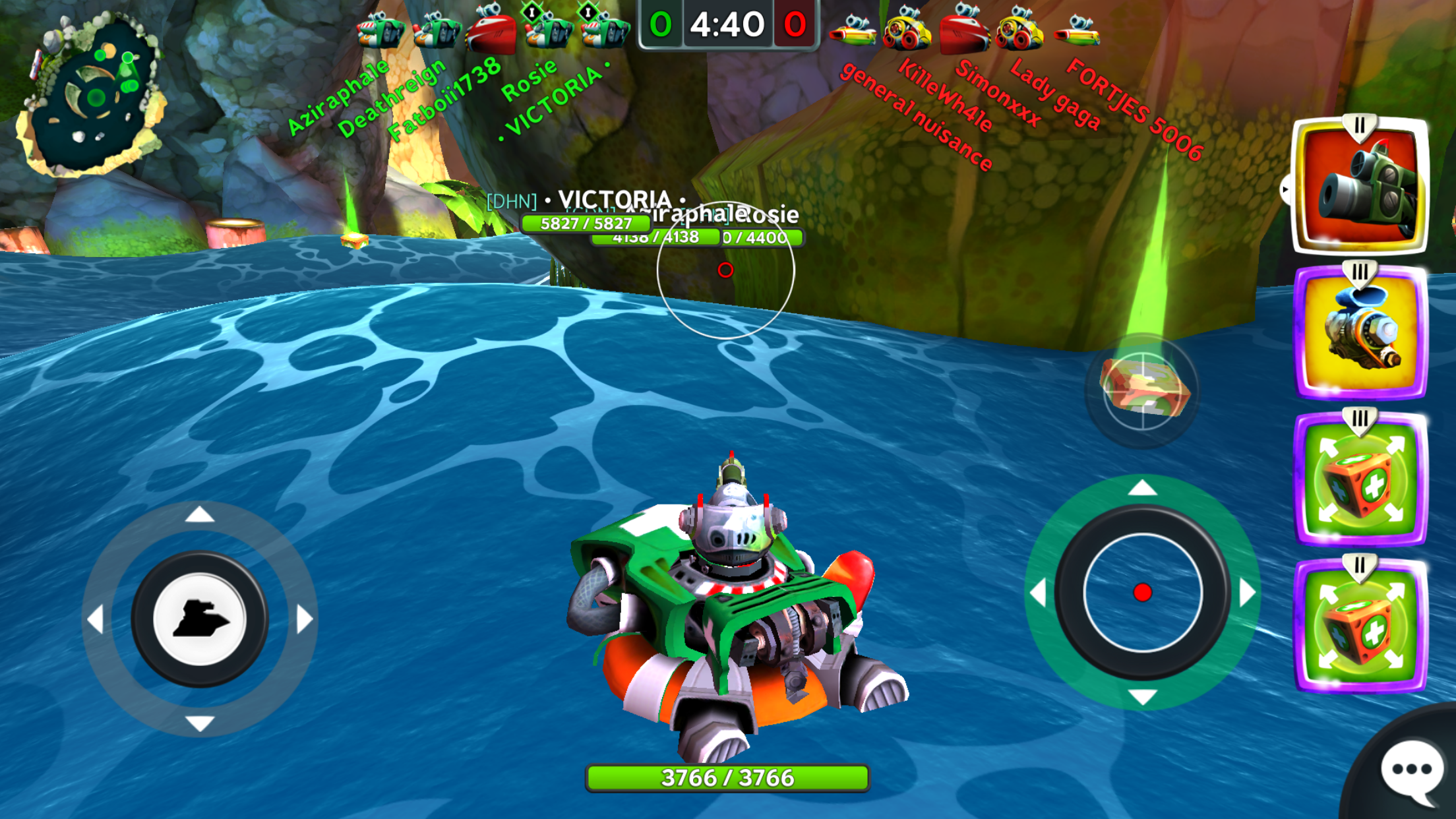1456x819 pixels.
Task: Tap the circular minimap
Action: [92, 96]
